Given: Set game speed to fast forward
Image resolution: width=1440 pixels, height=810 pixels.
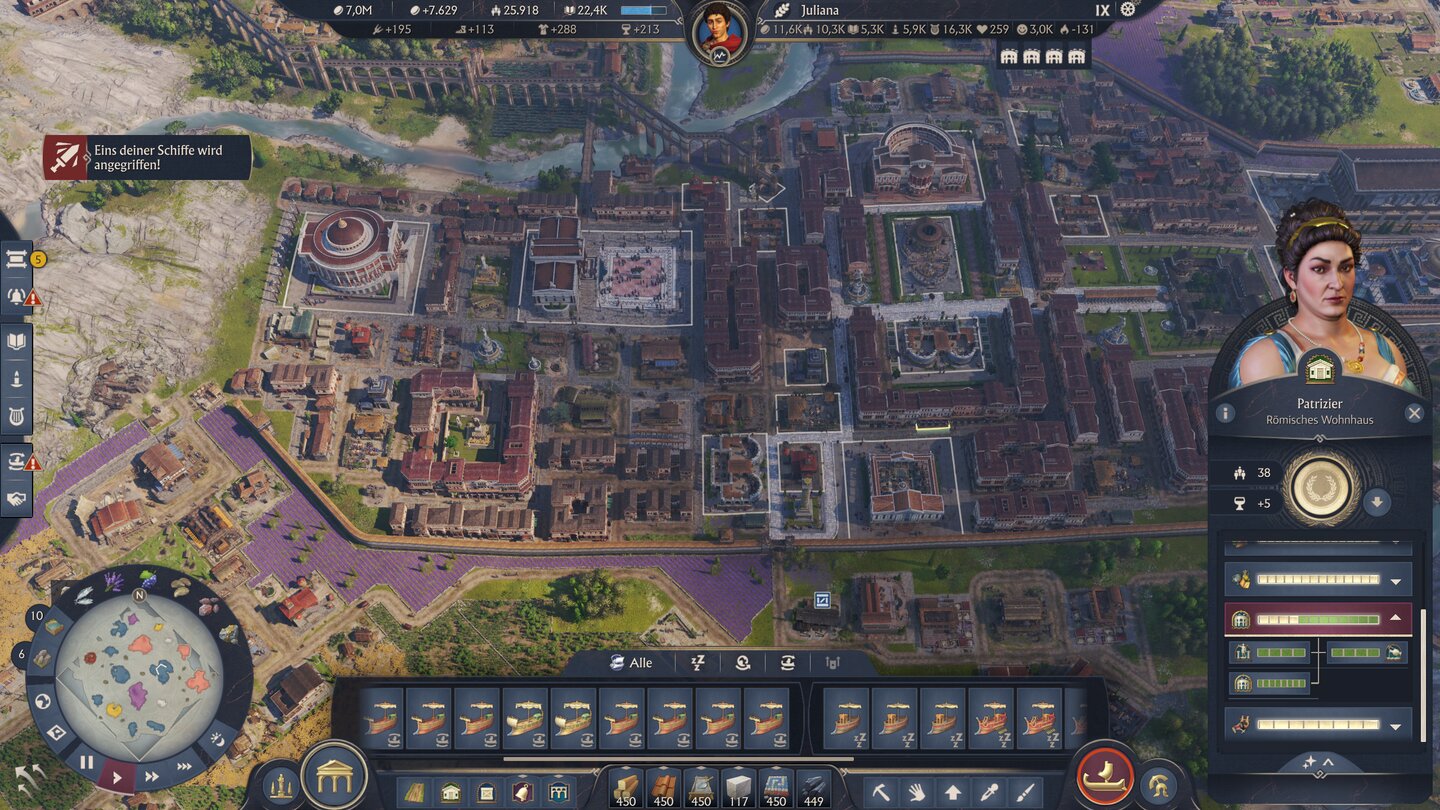Looking at the screenshot, I should [x=152, y=776].
